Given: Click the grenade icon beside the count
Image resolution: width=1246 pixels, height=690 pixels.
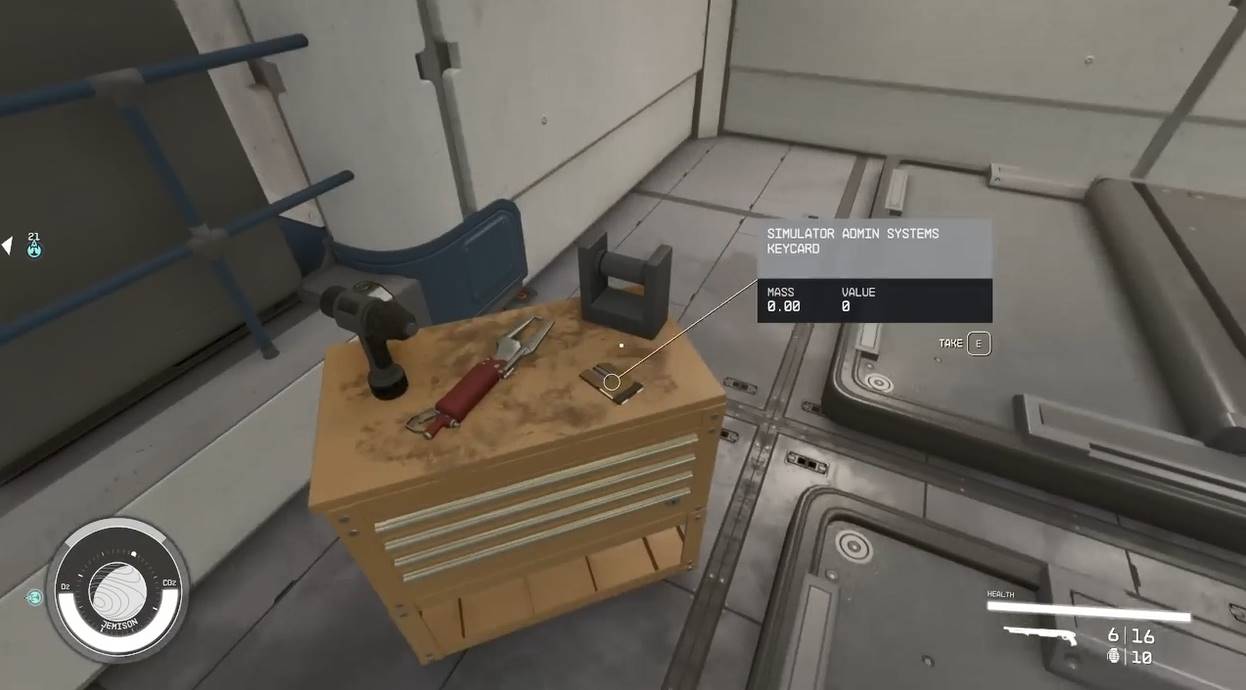Looking at the screenshot, I should [1114, 657].
